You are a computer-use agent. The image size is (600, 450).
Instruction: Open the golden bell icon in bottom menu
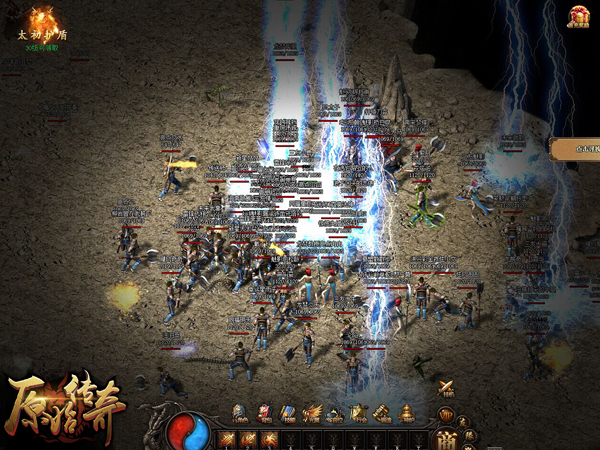406,412
